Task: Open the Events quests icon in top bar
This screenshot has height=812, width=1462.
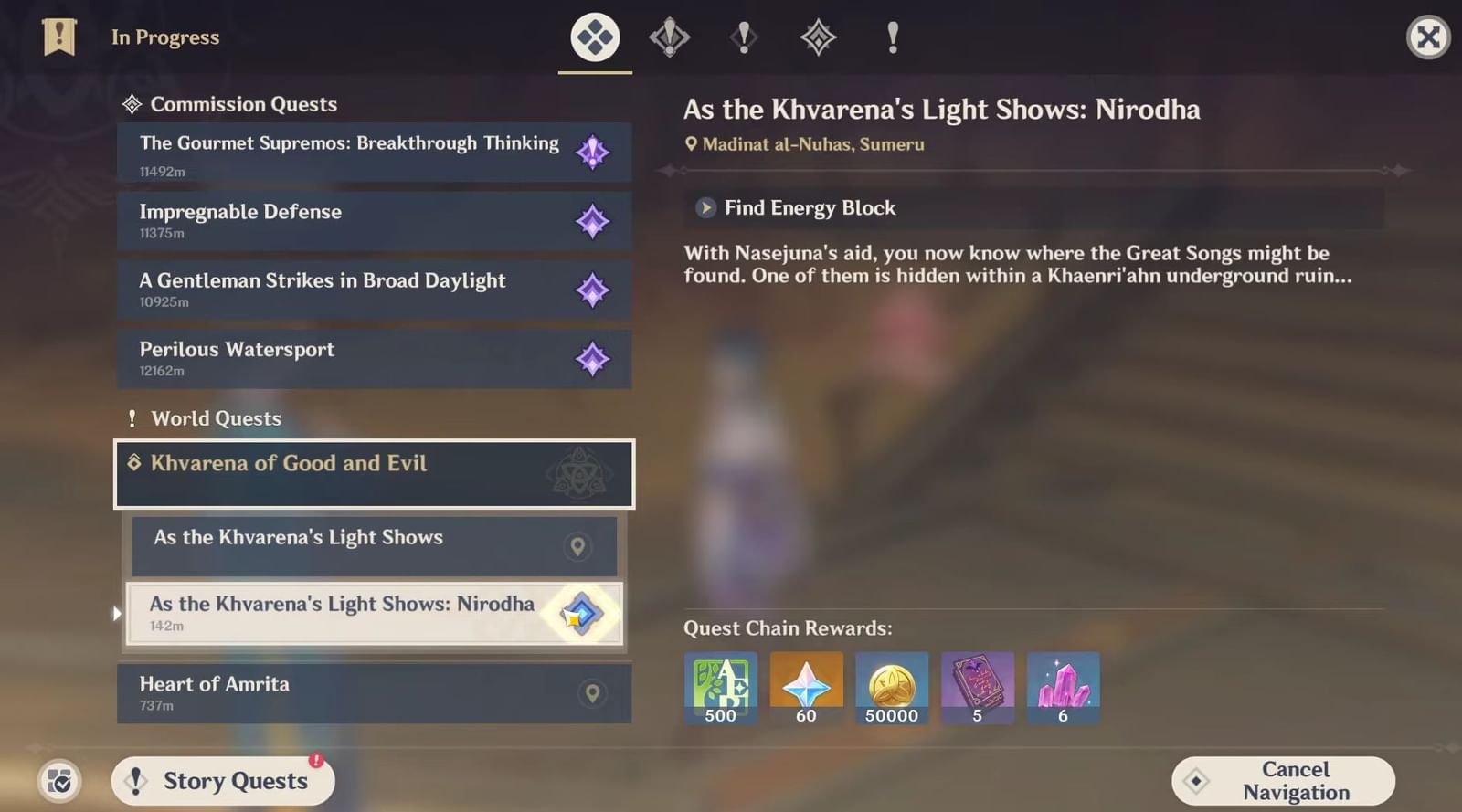Action: [893, 38]
